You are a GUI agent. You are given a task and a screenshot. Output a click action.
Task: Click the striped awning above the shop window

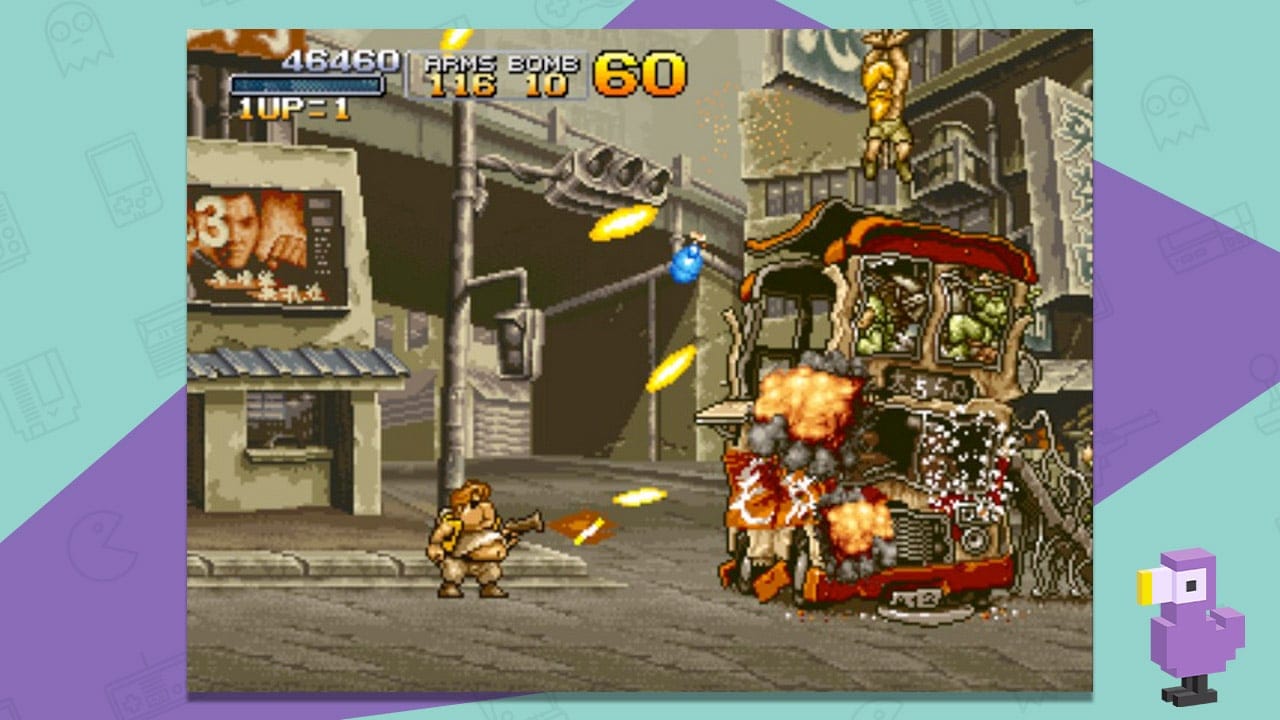[280, 365]
